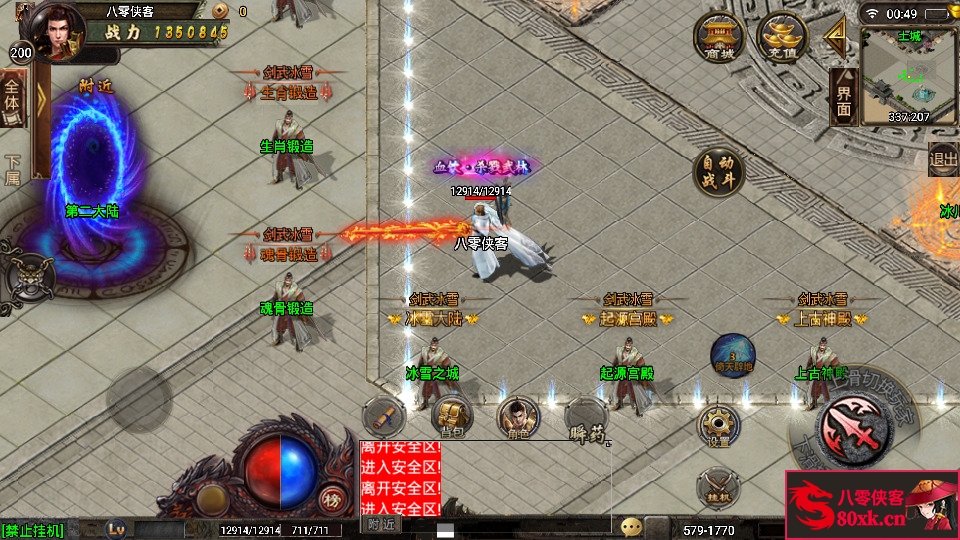The image size is (960, 540).
Task: Open the 背包 bag
Action: click(452, 415)
